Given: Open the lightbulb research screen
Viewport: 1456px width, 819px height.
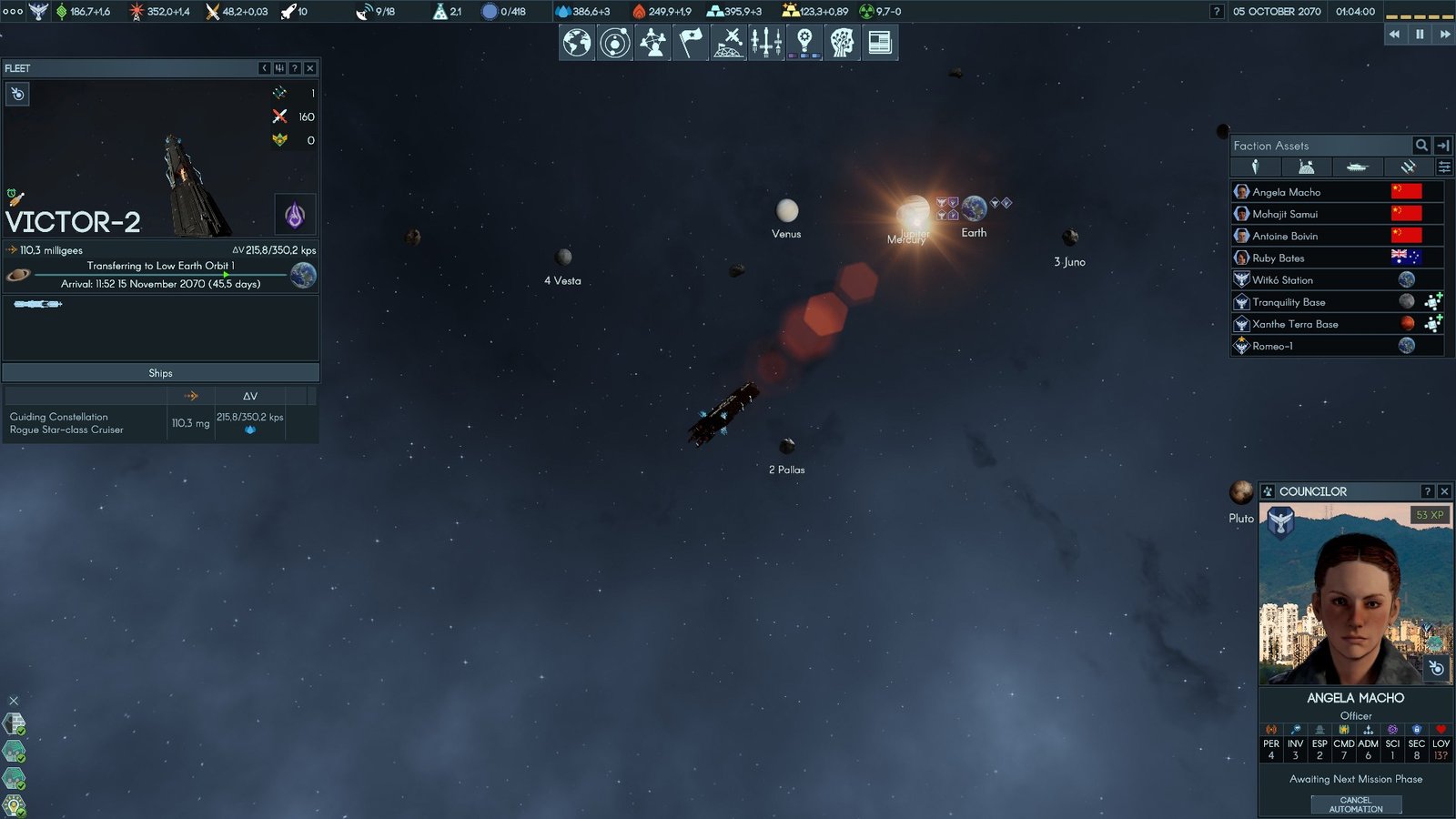Looking at the screenshot, I should [804, 43].
